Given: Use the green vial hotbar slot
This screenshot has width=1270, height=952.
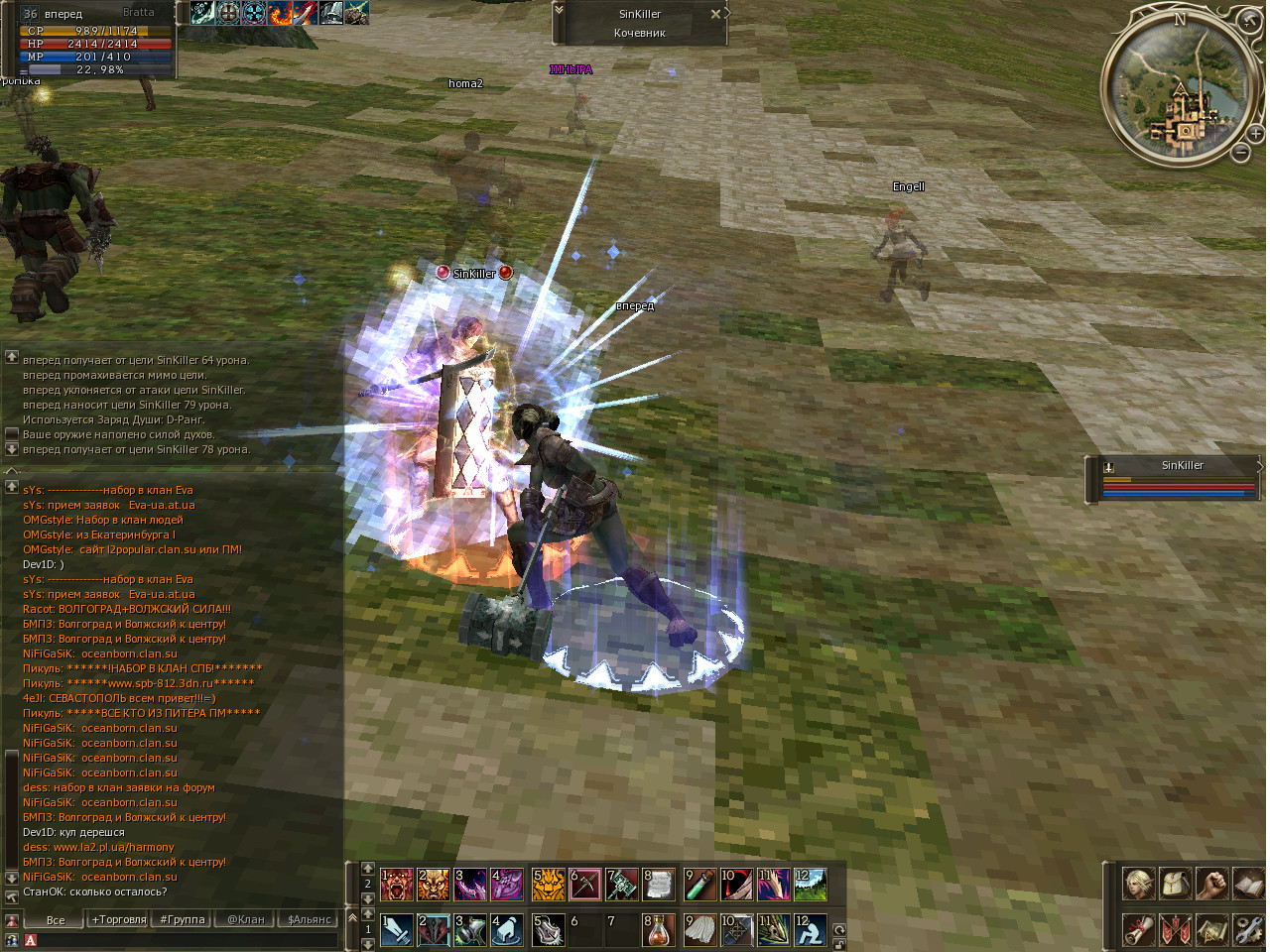Looking at the screenshot, I should tap(699, 884).
